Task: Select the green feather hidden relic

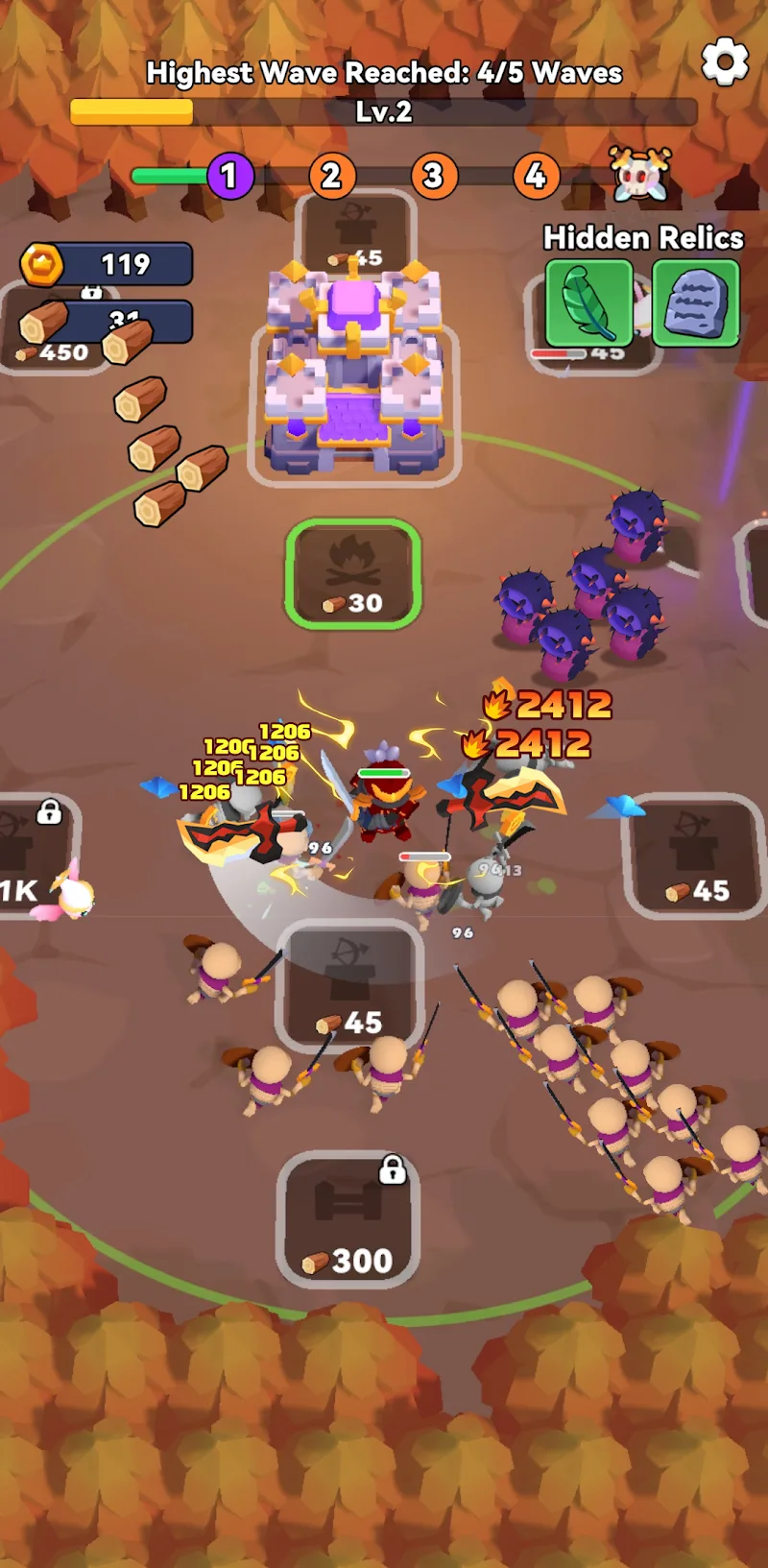Action: [588, 304]
